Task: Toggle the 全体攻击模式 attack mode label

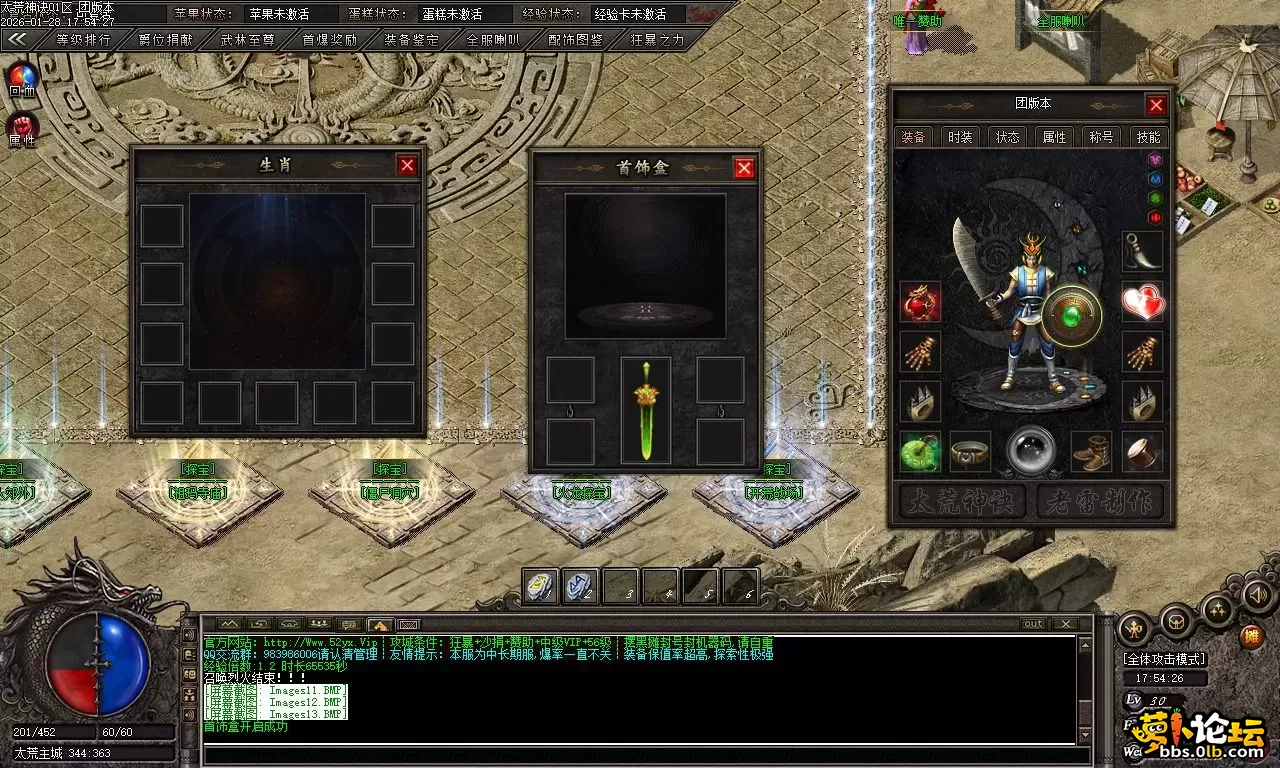Action: coord(1164,659)
